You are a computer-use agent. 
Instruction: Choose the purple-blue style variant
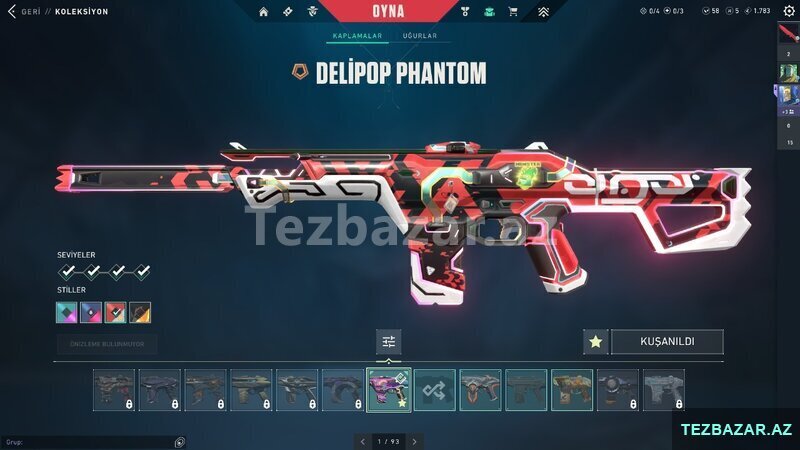(x=91, y=312)
